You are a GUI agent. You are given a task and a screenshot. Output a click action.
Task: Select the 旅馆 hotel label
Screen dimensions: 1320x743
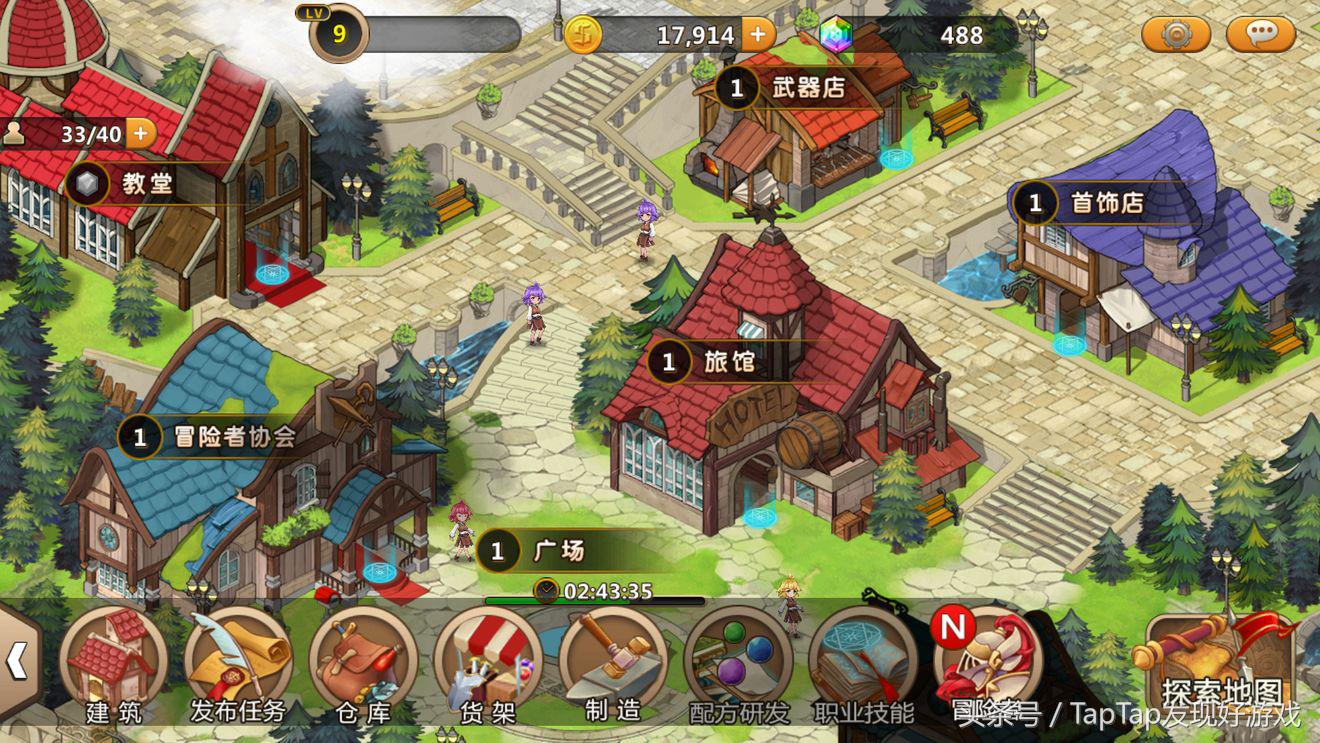pyautogui.click(x=711, y=361)
